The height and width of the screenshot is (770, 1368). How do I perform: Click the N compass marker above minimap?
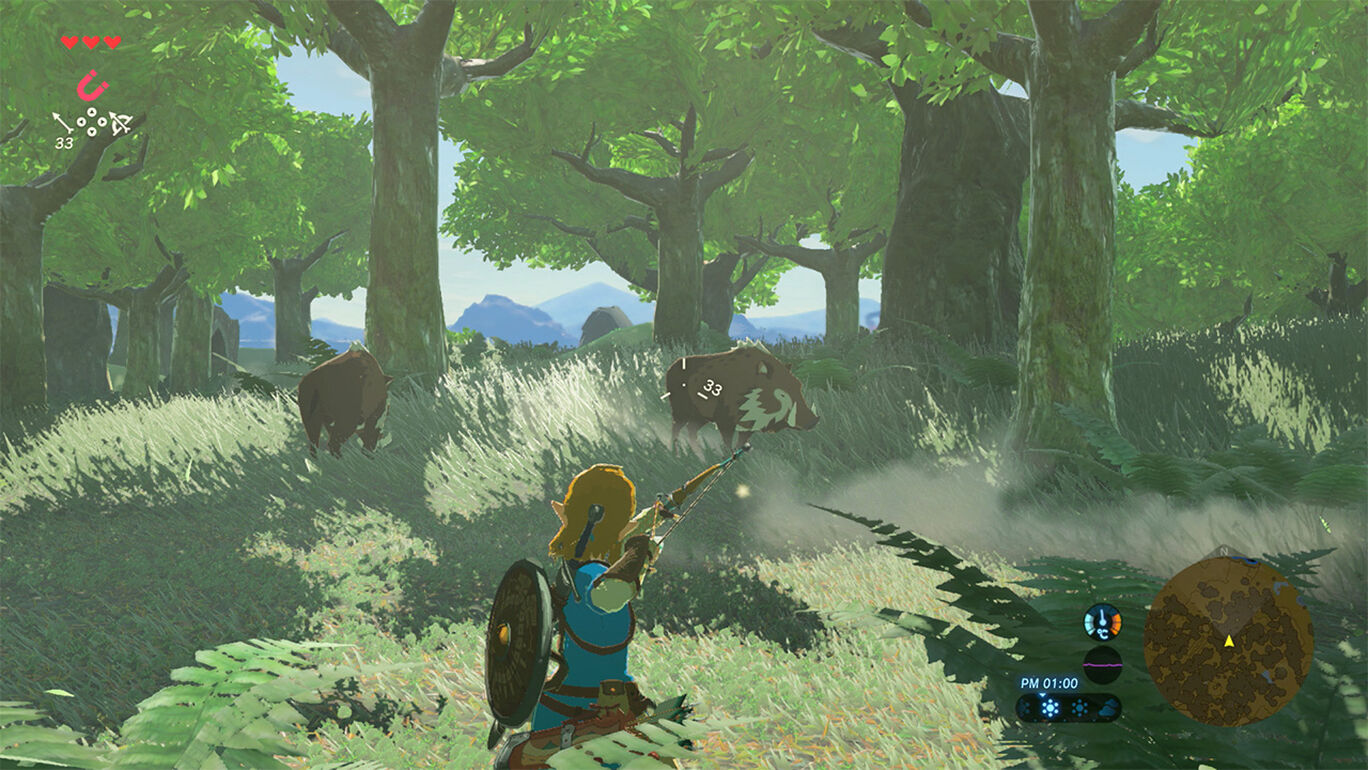[x=1224, y=553]
